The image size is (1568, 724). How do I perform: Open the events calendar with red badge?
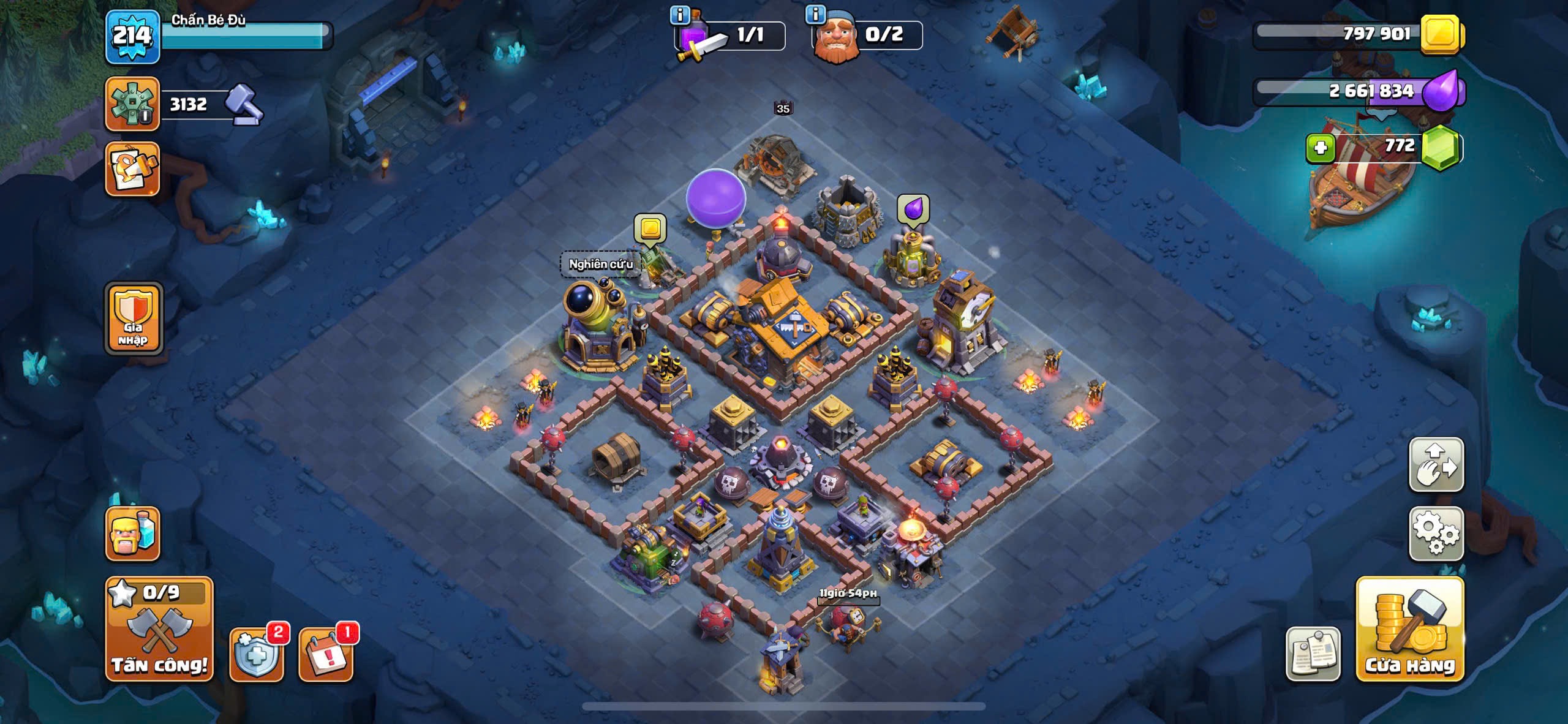326,654
